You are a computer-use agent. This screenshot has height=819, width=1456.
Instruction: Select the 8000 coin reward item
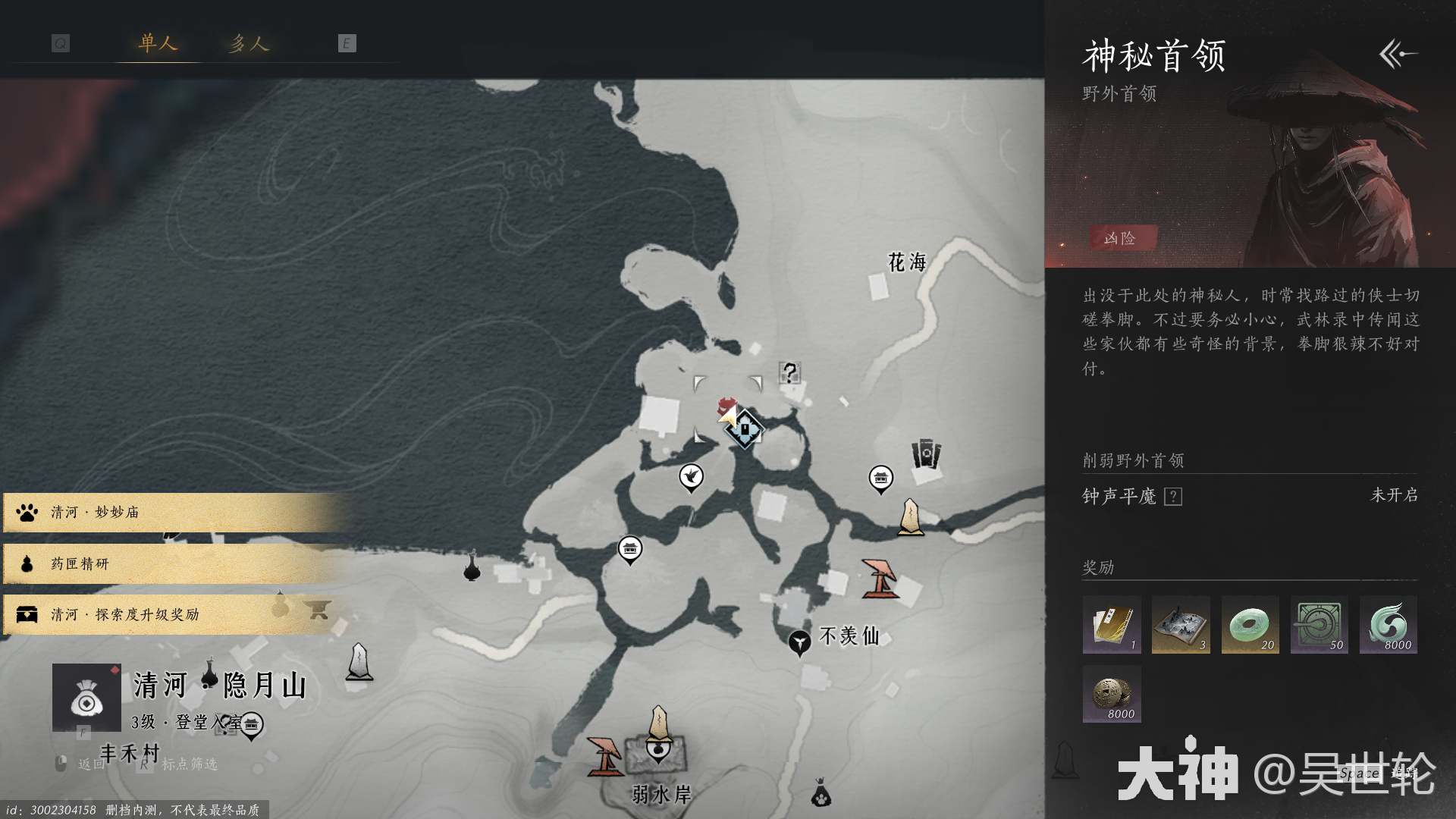(1112, 694)
